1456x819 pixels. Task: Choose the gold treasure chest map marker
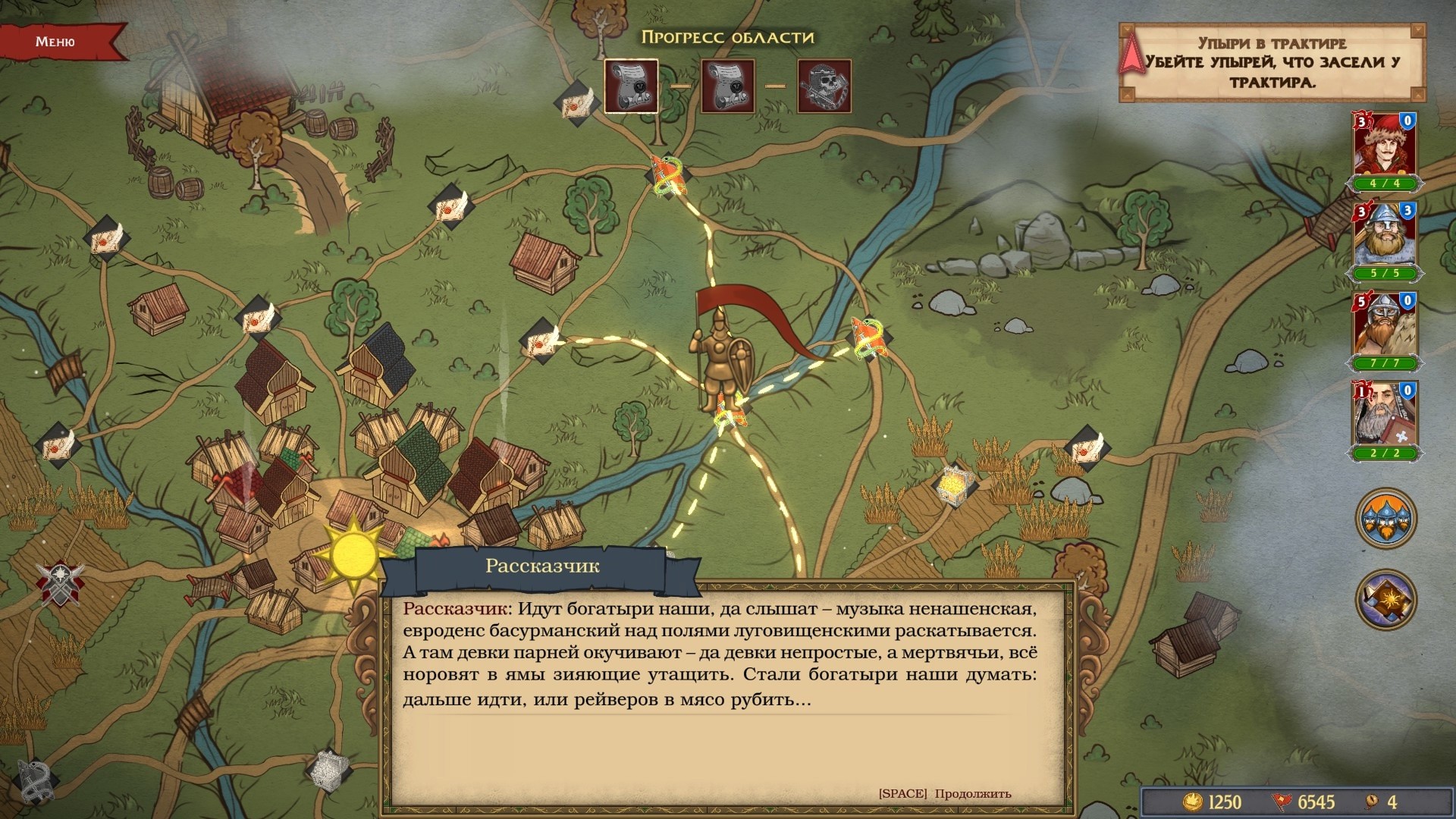click(x=952, y=482)
